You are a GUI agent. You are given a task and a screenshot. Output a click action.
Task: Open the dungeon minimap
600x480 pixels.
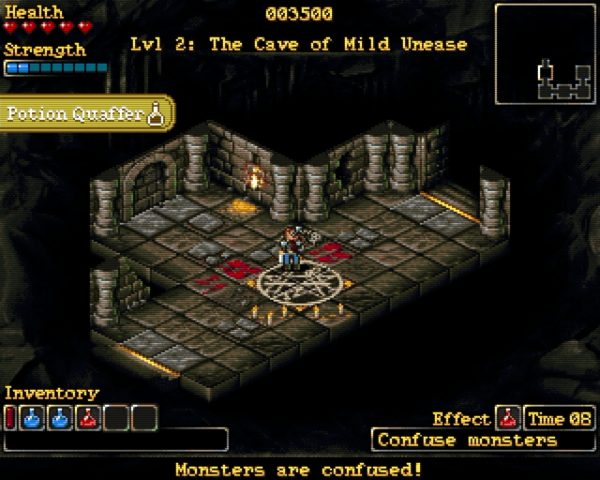point(545,54)
